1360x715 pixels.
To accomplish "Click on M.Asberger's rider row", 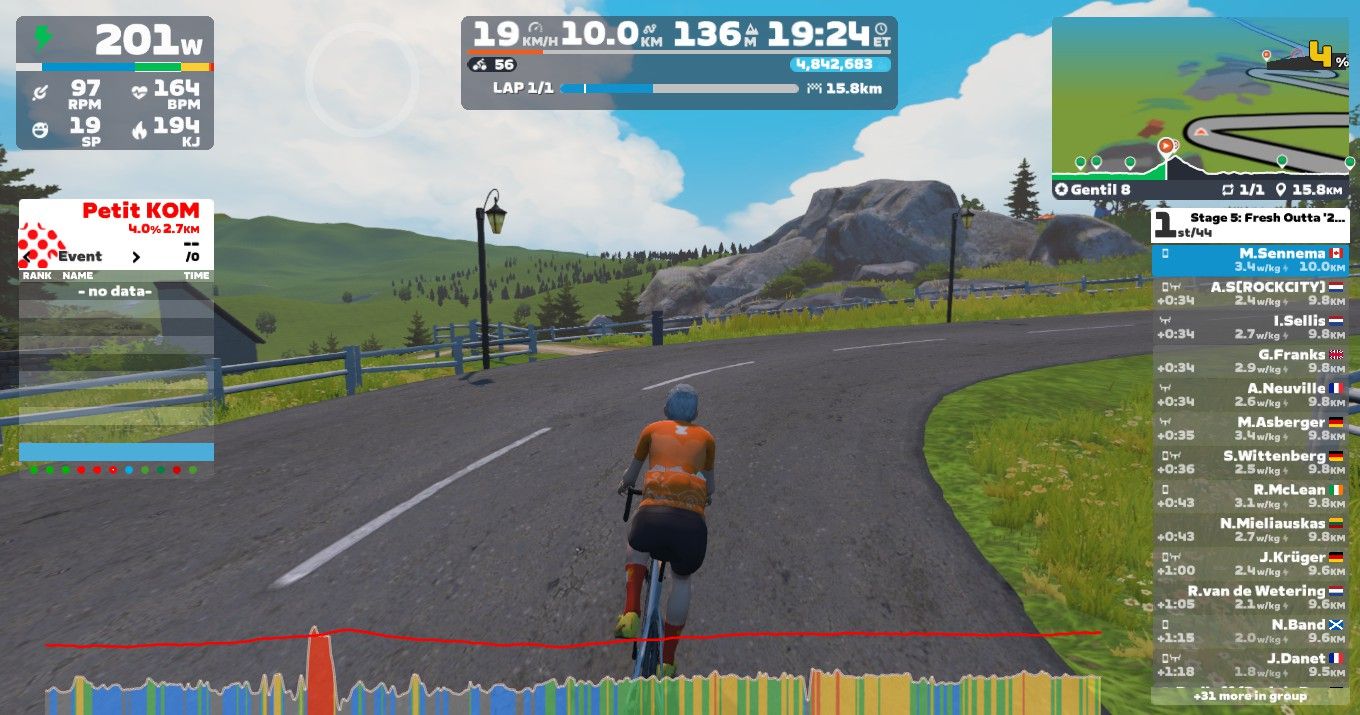I will [x=1250, y=429].
